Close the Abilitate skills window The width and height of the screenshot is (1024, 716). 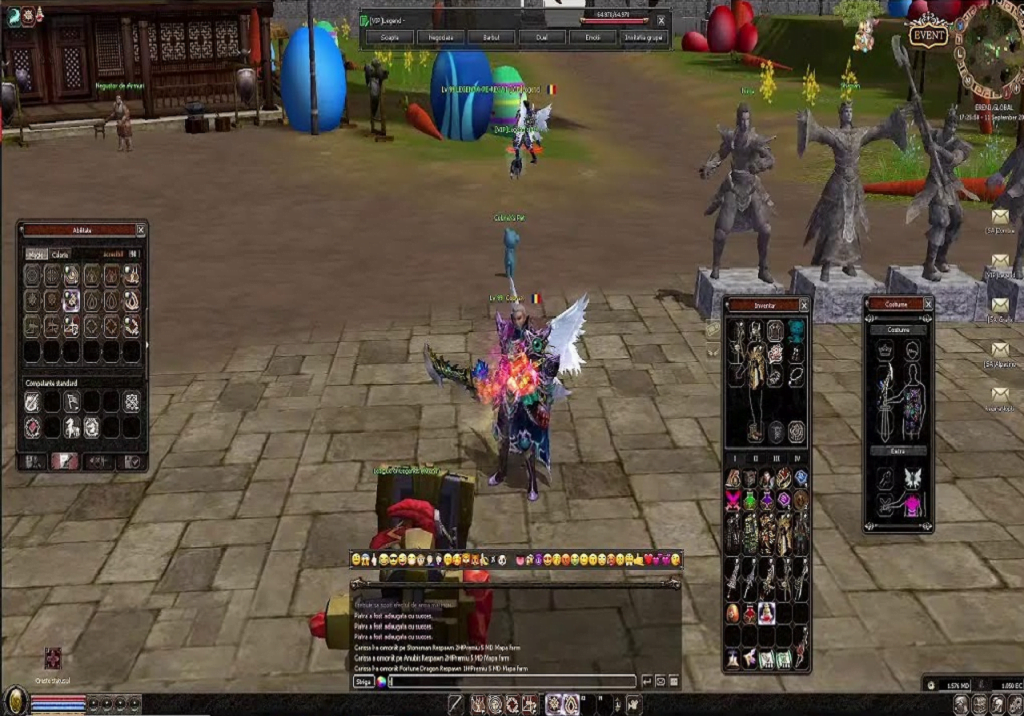point(140,230)
